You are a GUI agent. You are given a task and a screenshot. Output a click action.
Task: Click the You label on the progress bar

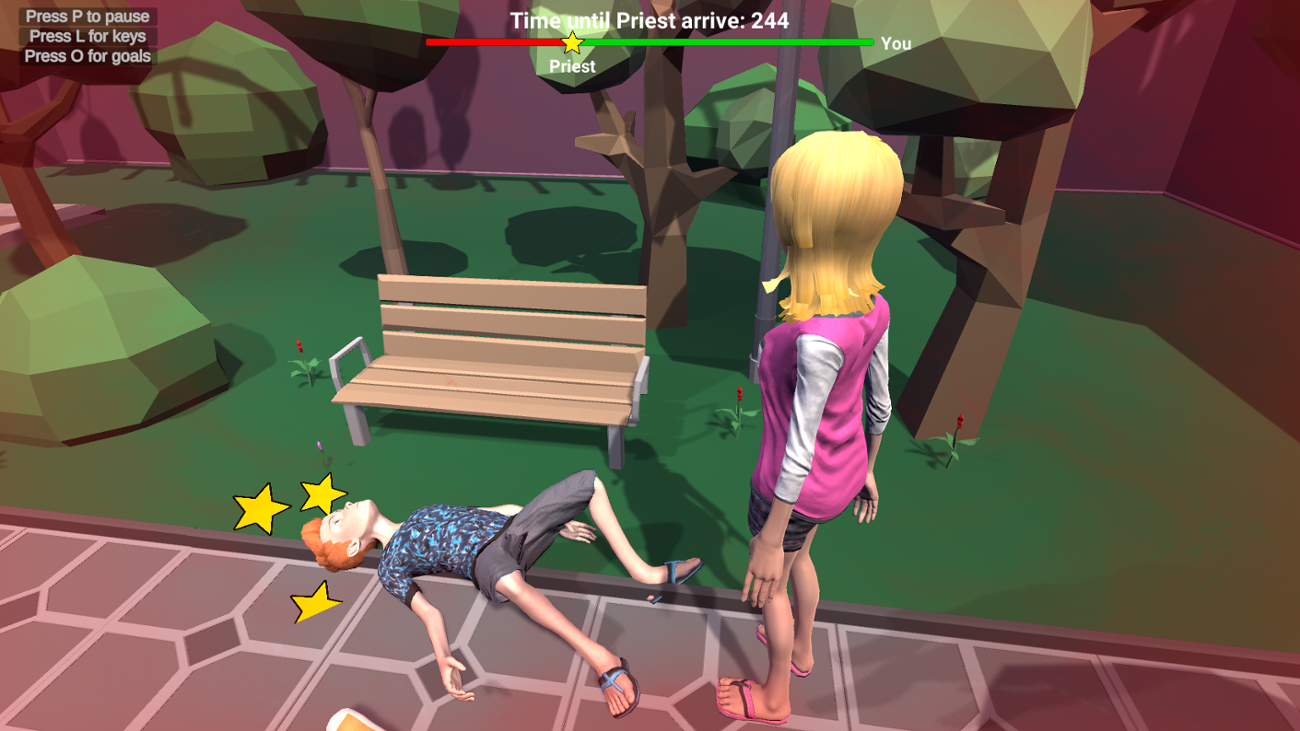tap(895, 44)
